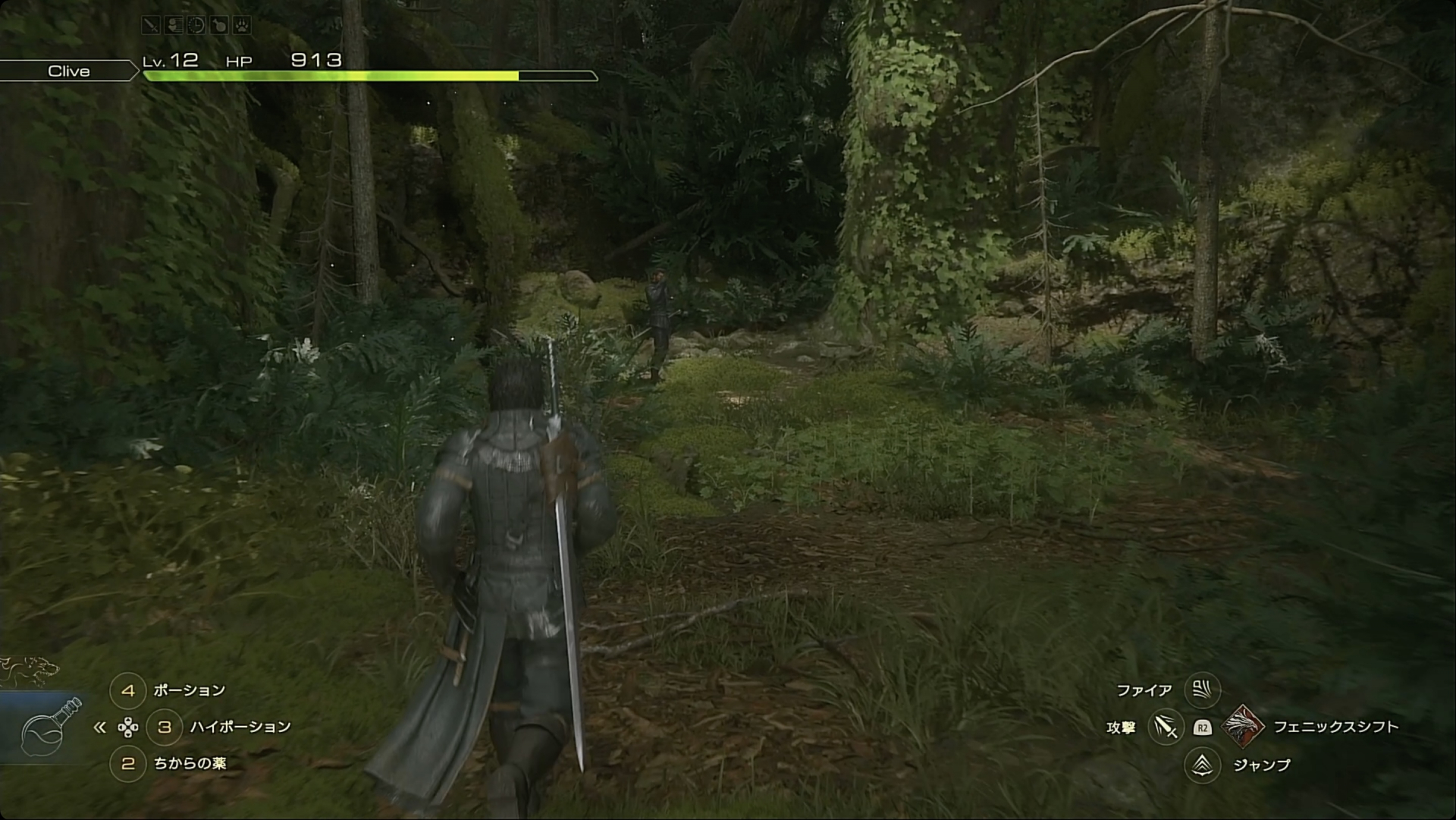Image resolution: width=1456 pixels, height=820 pixels.
Task: Select the ハイポーション shortcut slot
Action: [x=165, y=727]
